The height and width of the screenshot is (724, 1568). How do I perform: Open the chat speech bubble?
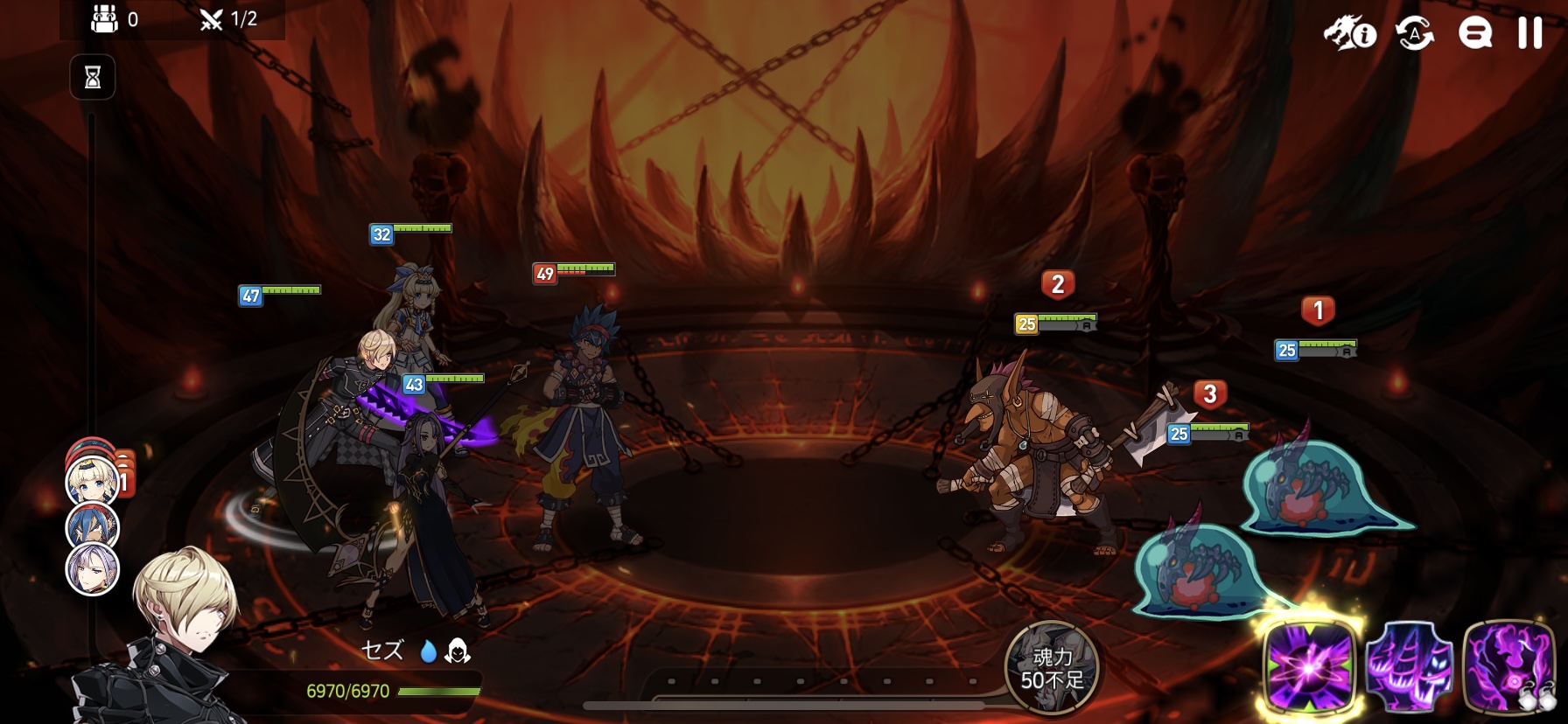[1474, 33]
